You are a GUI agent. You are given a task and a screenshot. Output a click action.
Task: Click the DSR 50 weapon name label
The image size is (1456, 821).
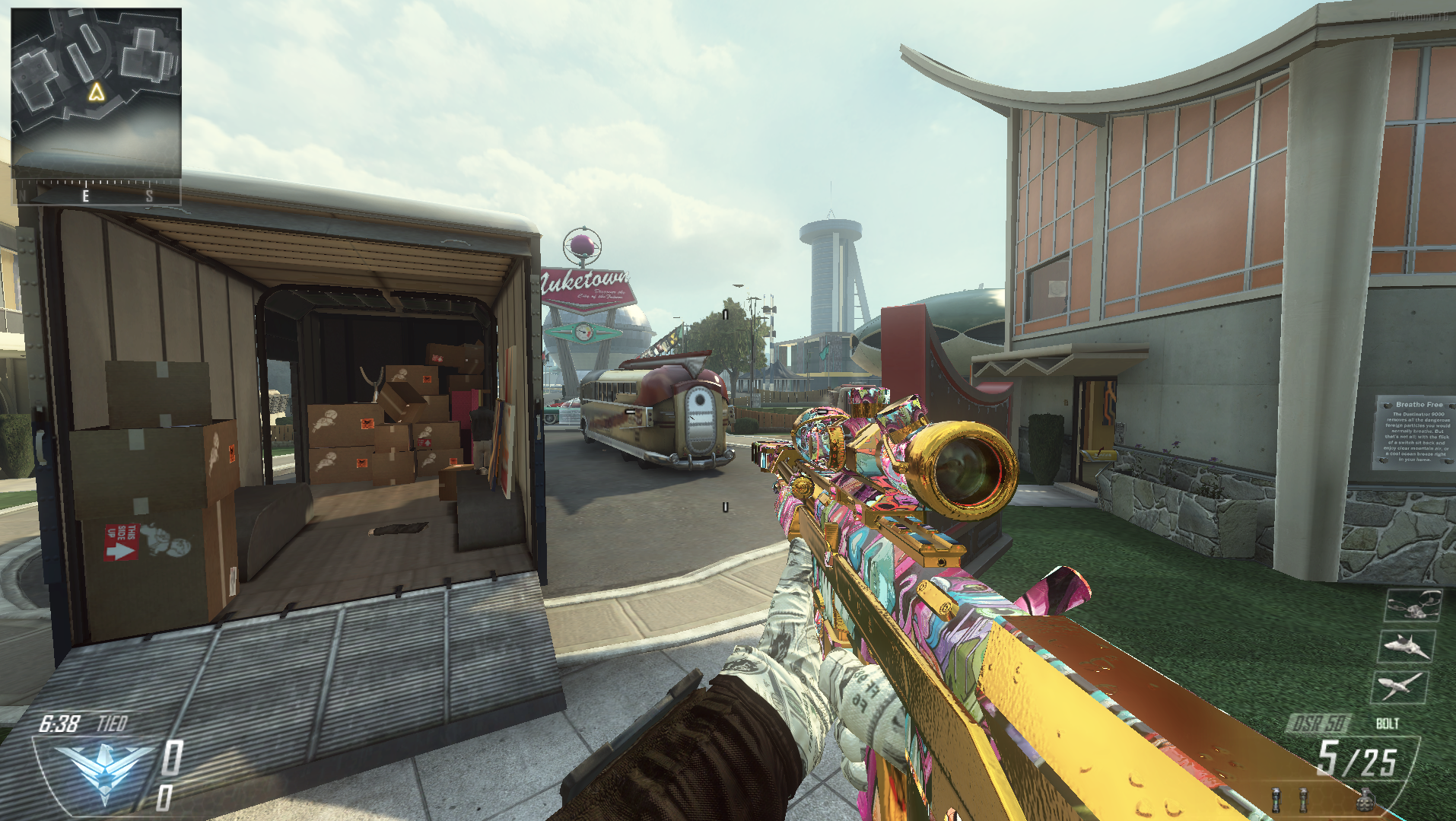point(1321,724)
